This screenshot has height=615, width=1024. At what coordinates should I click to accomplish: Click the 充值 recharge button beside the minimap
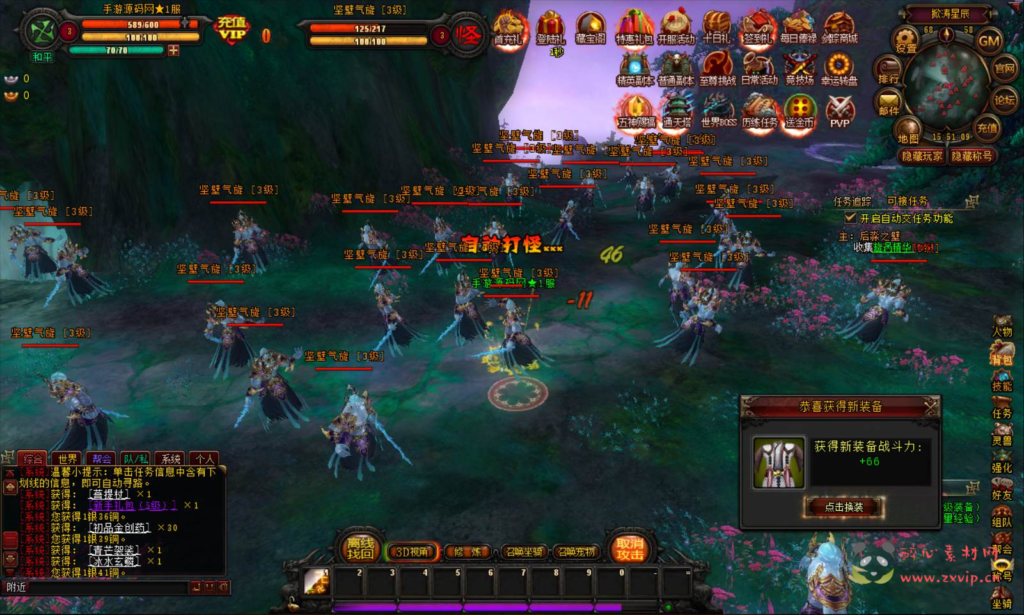[x=986, y=127]
